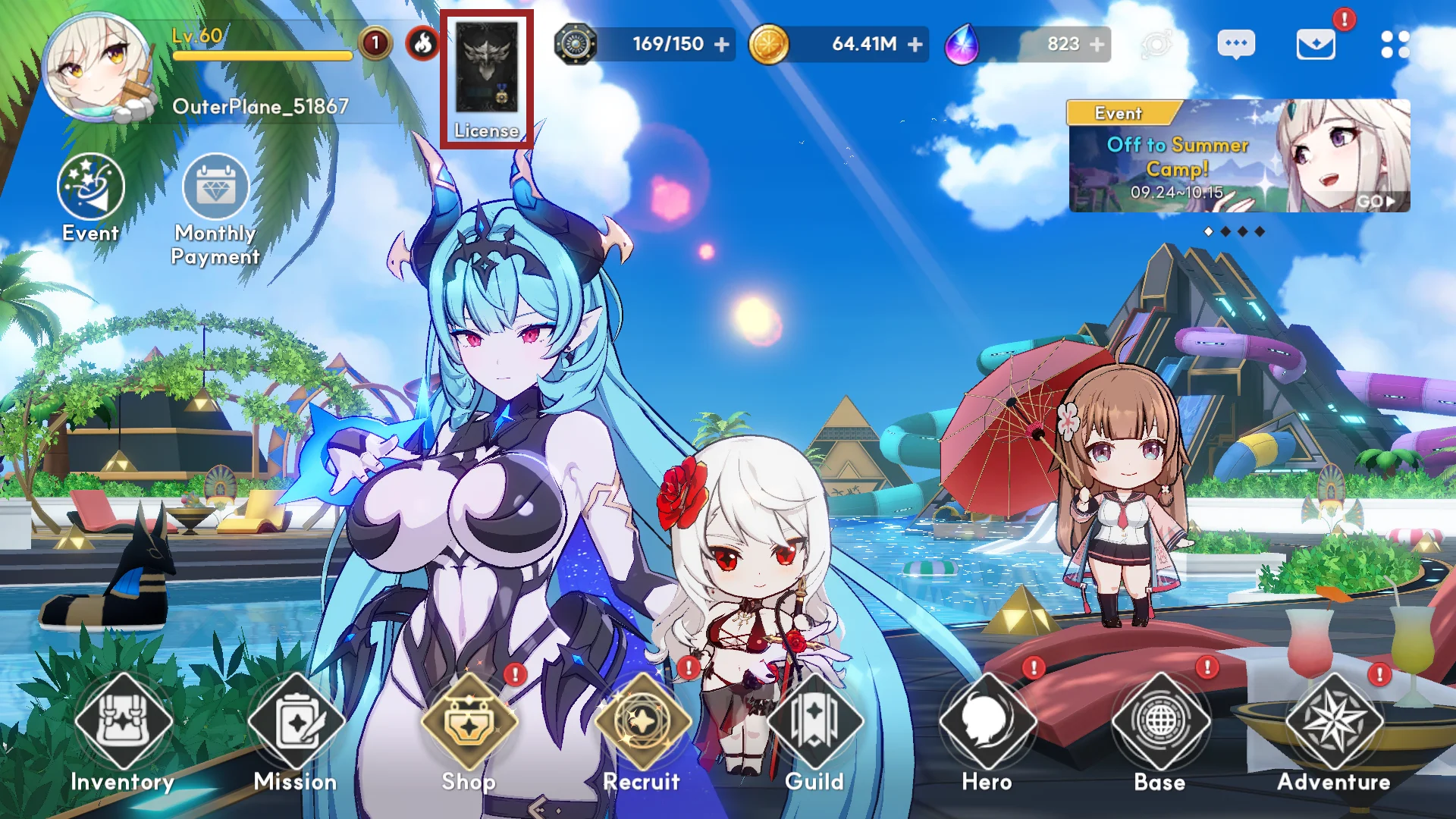
Task: Open the Mission menu
Action: click(296, 724)
